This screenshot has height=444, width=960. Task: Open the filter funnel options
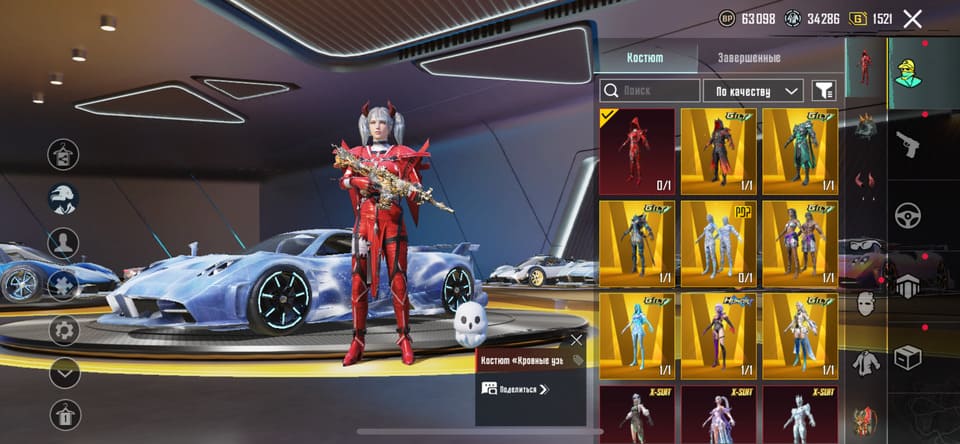[824, 91]
